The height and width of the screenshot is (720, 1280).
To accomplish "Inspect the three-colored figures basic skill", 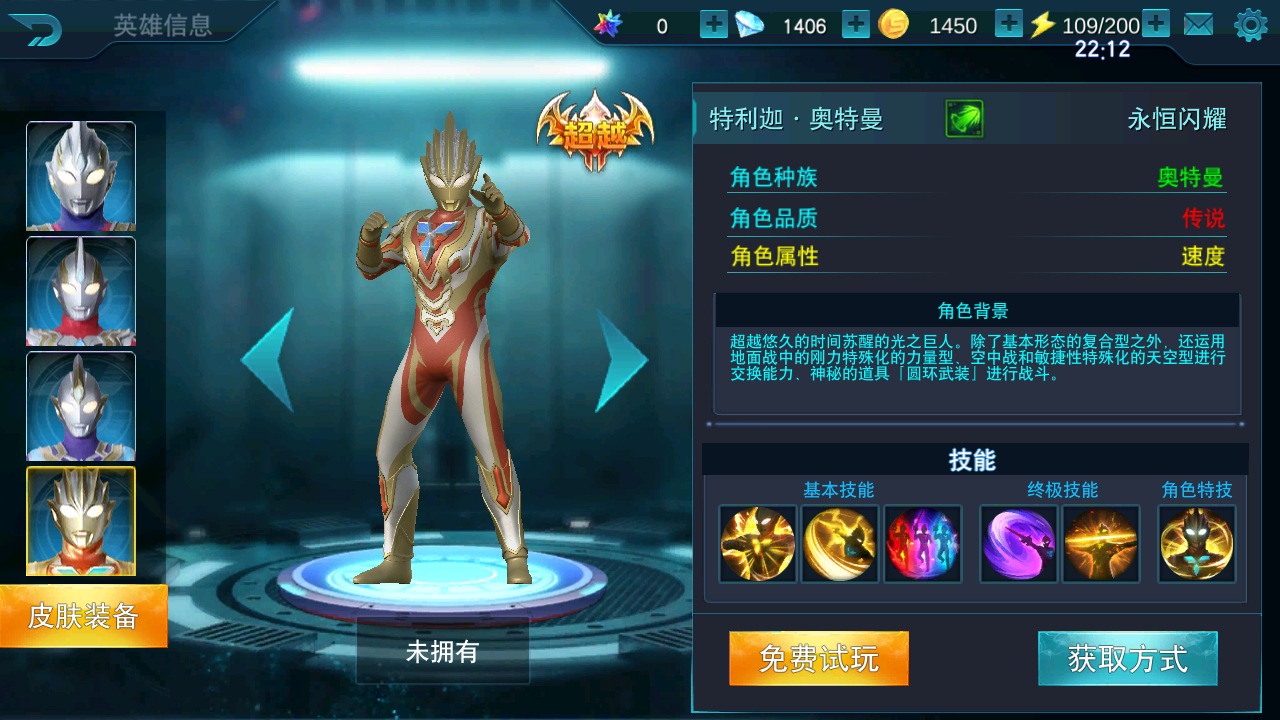I will coord(922,544).
